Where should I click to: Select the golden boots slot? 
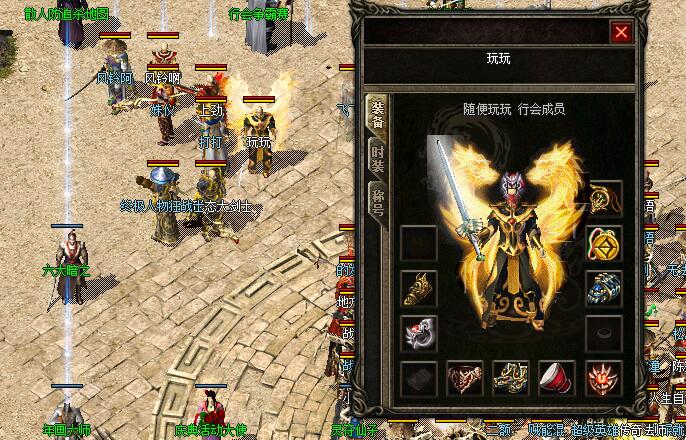click(511, 378)
